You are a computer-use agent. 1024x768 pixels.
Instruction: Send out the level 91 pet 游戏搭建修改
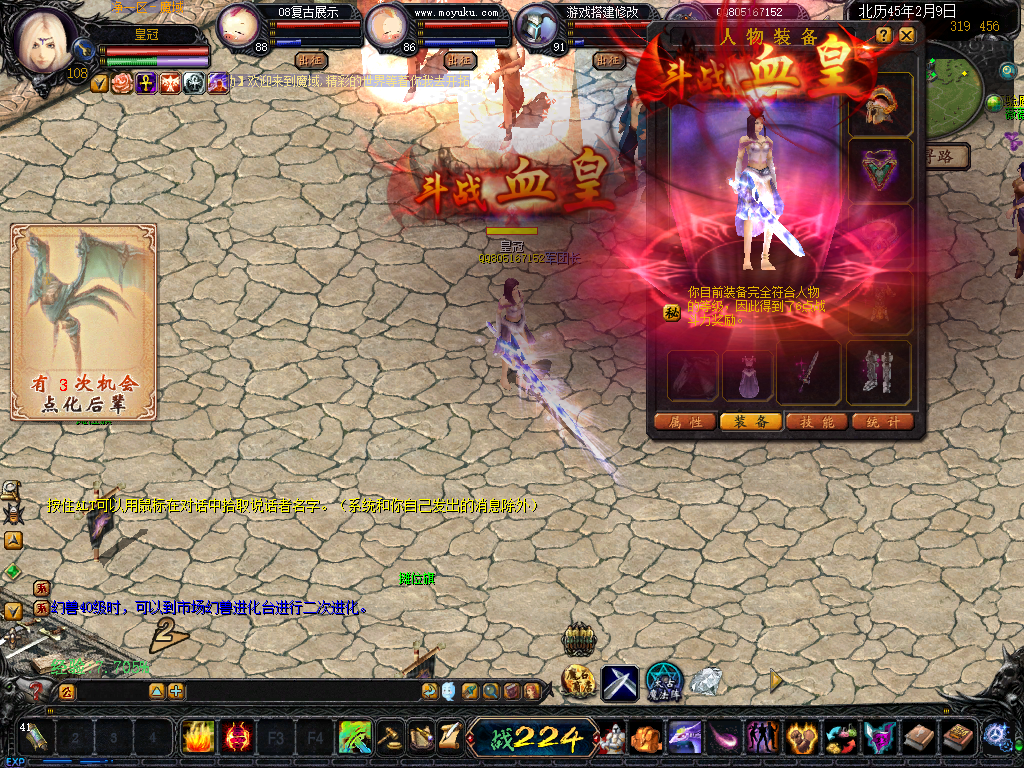tap(608, 60)
